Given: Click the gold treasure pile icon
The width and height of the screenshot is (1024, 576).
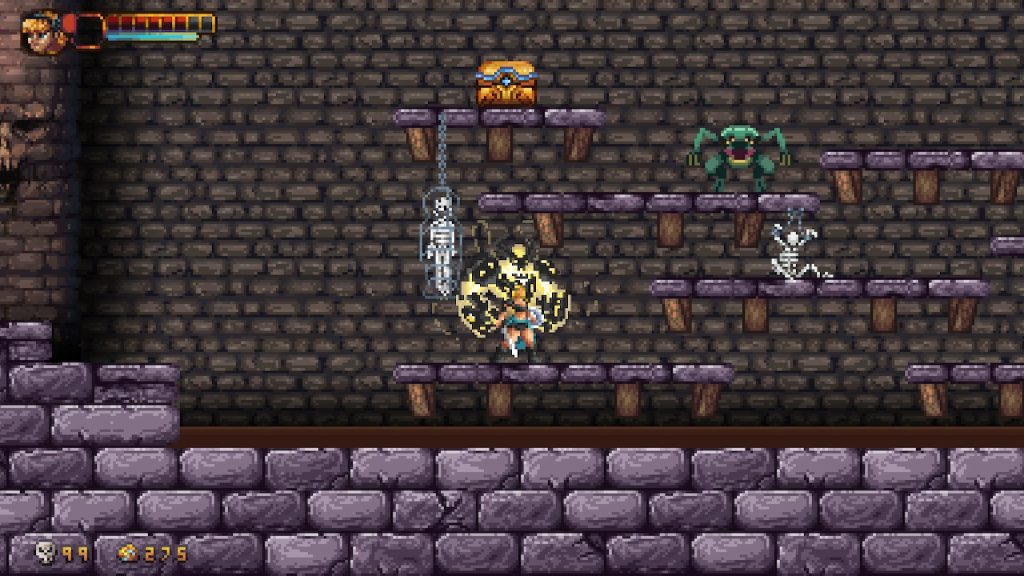Looking at the screenshot, I should tap(128, 552).
